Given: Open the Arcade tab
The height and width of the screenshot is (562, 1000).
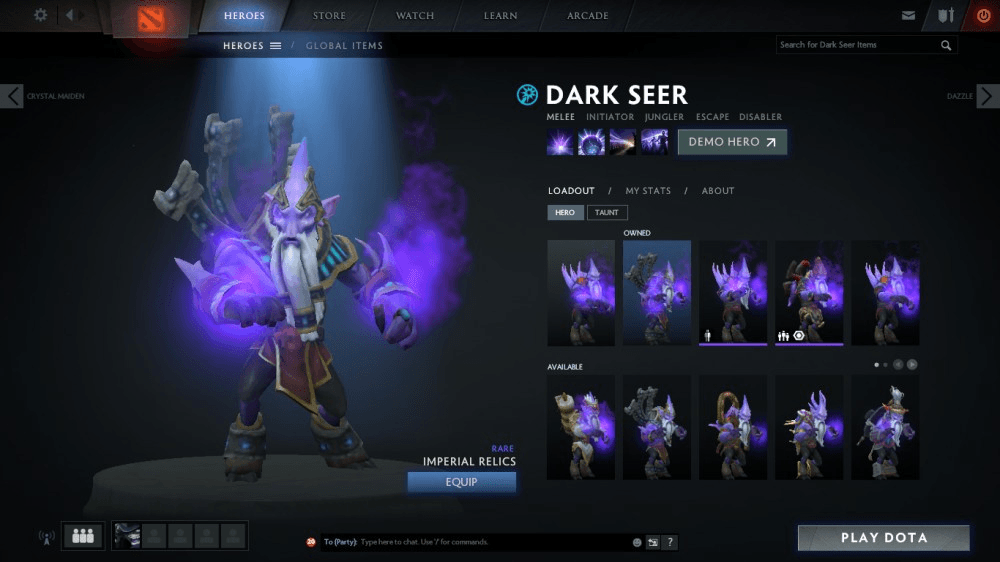Looking at the screenshot, I should [588, 16].
